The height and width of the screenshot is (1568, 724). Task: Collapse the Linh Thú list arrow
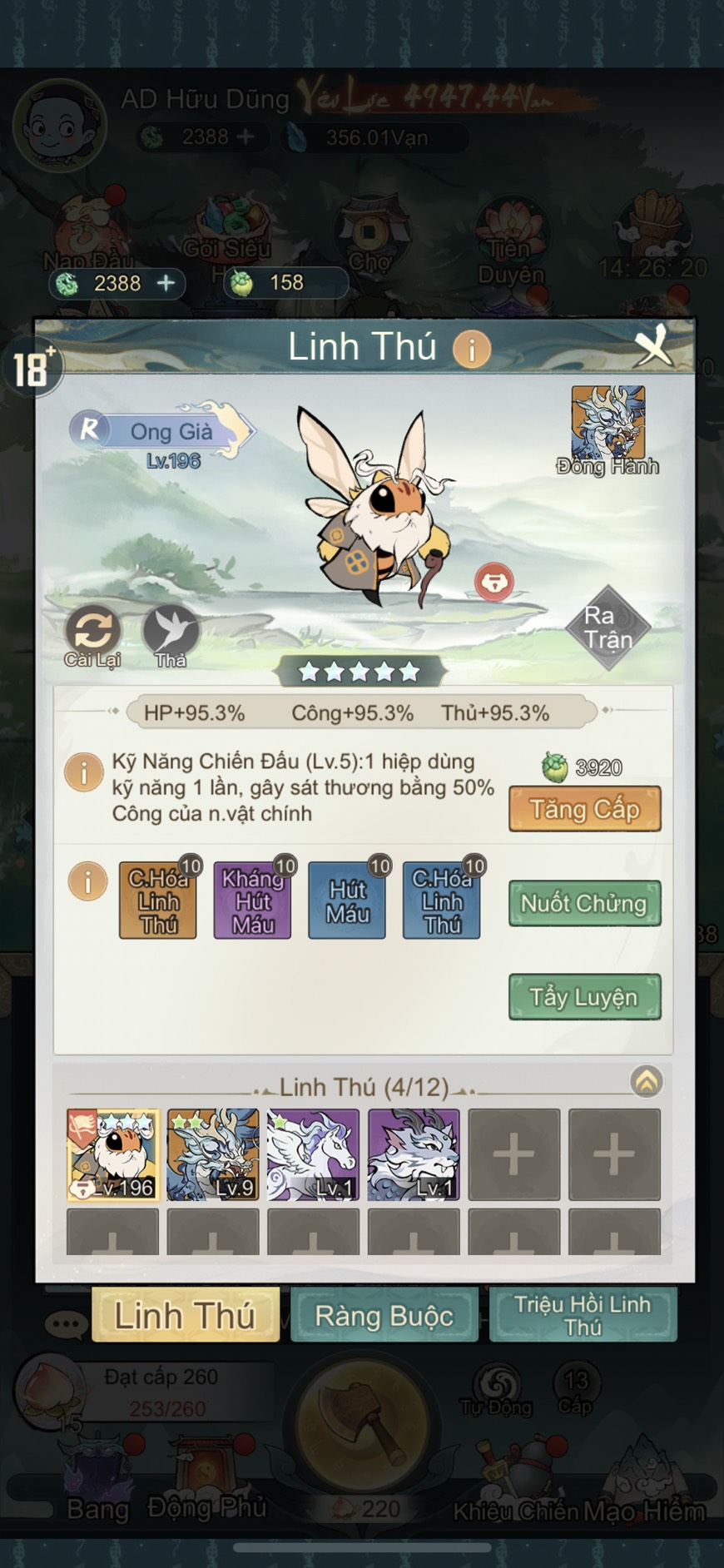[647, 1081]
